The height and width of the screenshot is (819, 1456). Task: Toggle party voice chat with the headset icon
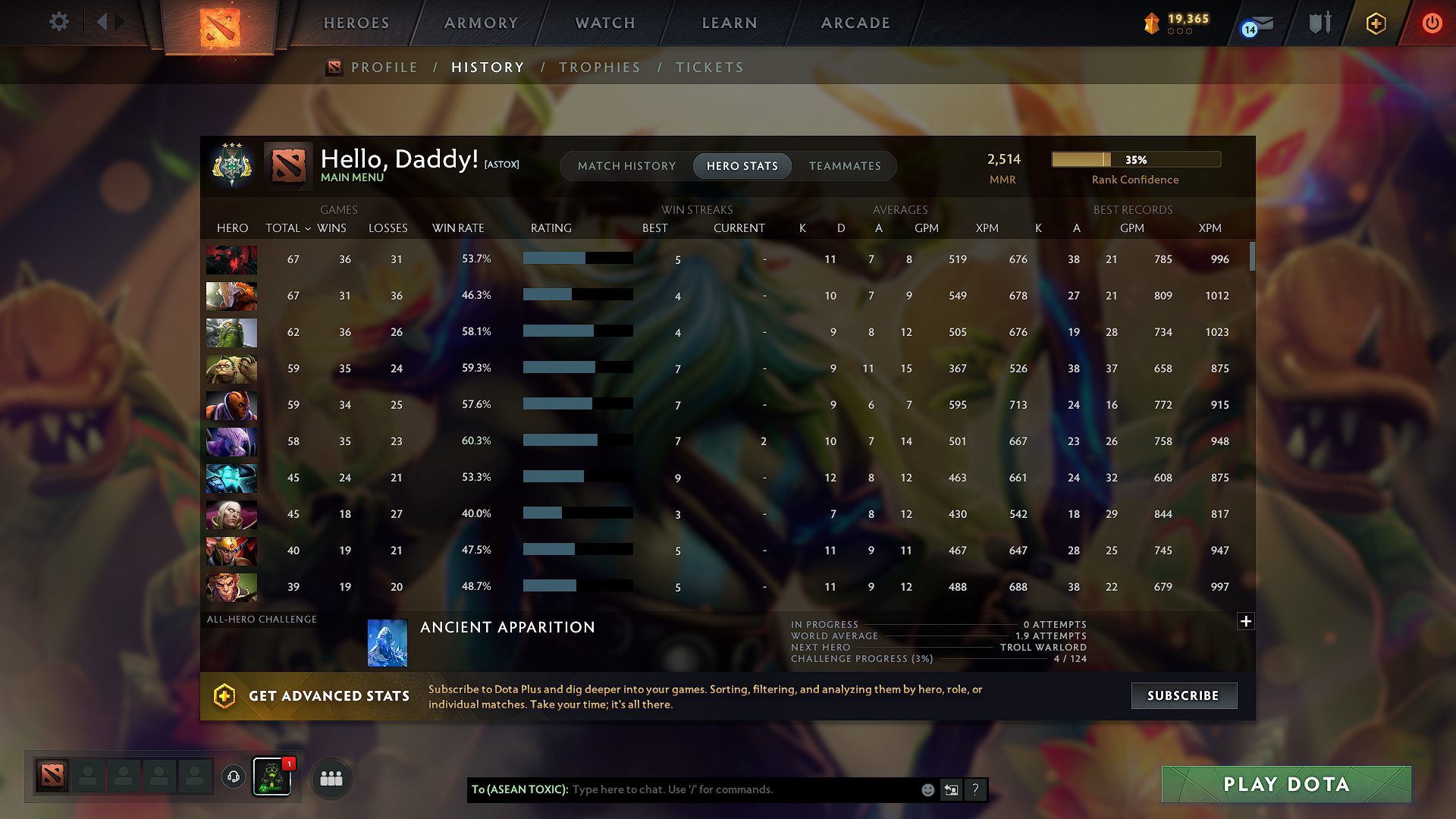click(x=233, y=777)
